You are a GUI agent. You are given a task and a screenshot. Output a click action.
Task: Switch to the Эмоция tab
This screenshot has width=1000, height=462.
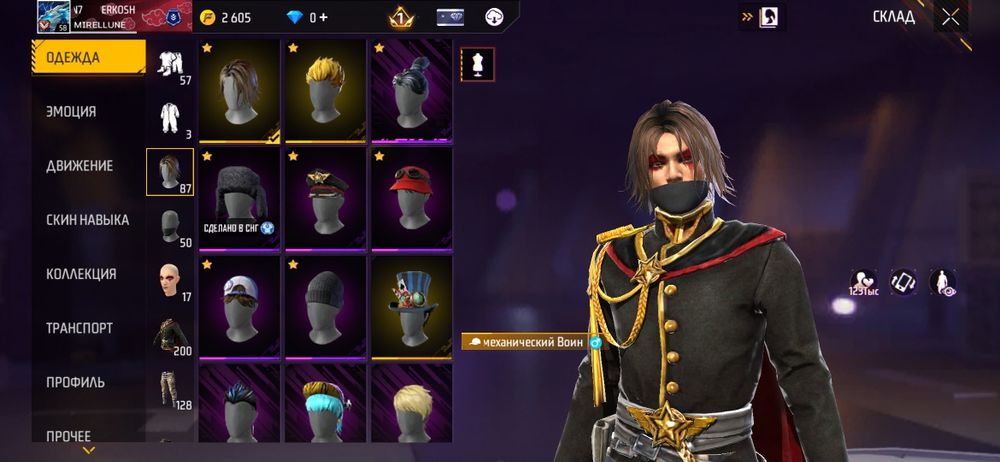click(x=72, y=112)
